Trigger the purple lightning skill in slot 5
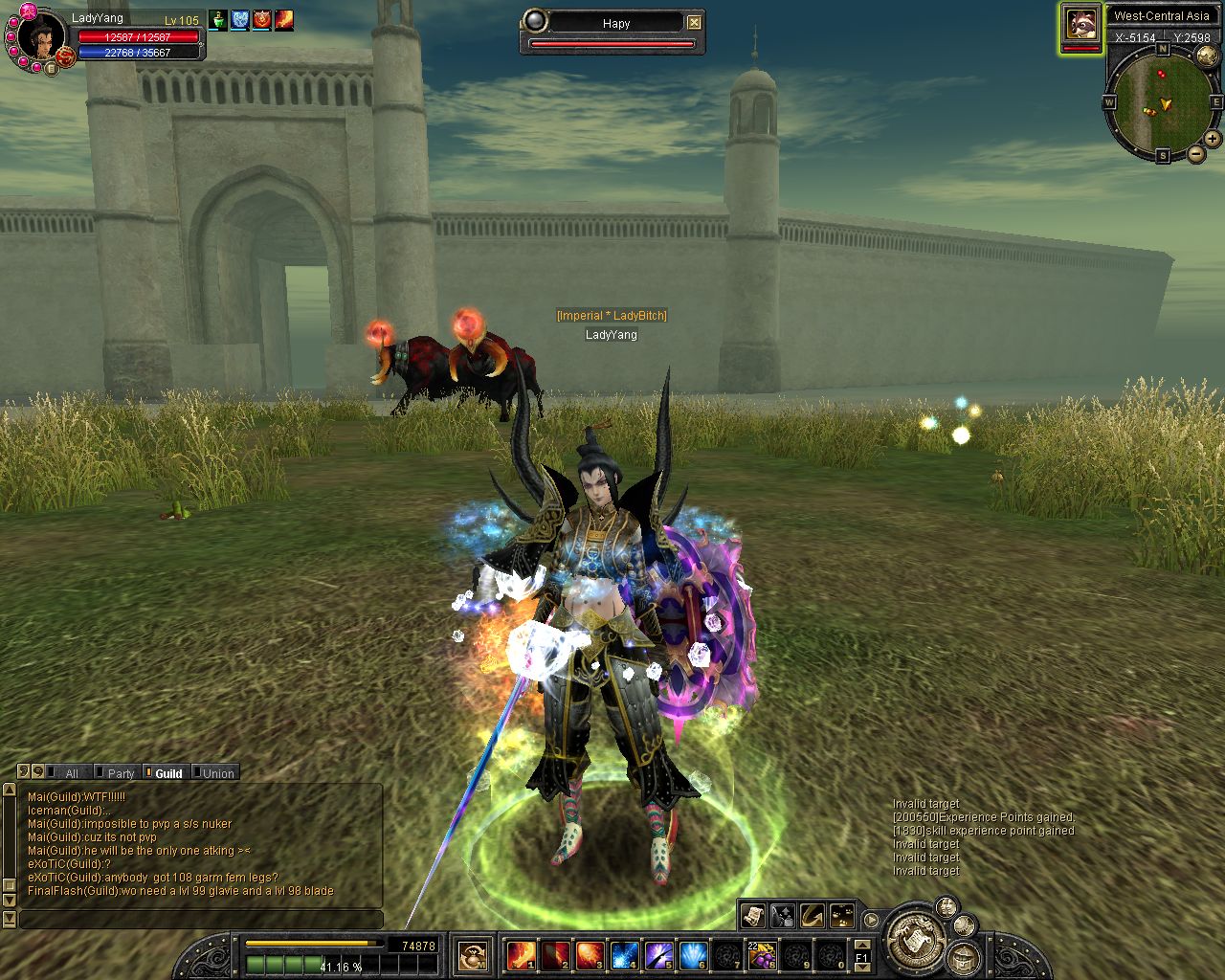The width and height of the screenshot is (1225, 980). click(658, 955)
